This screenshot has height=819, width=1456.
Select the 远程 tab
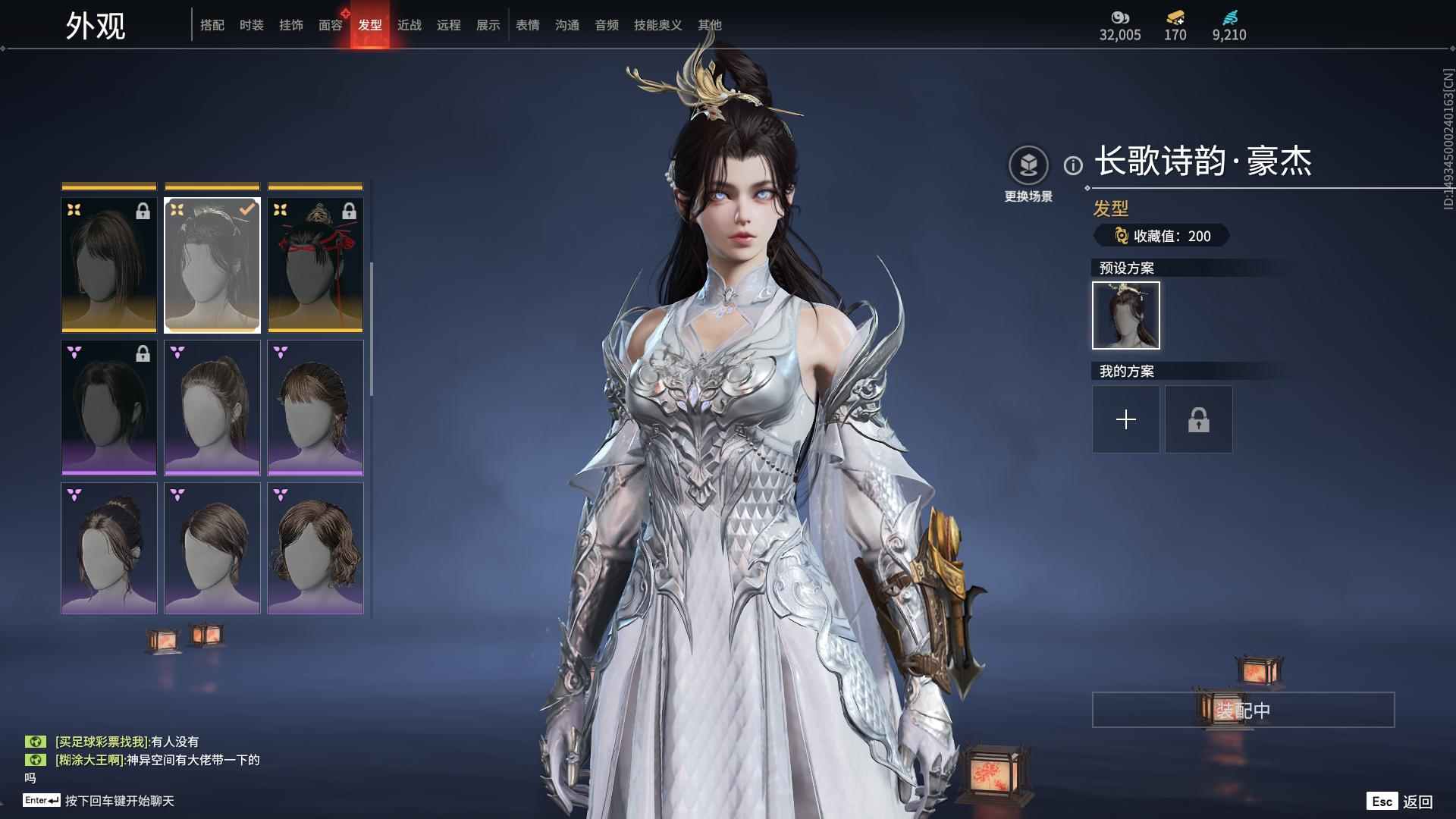click(449, 25)
